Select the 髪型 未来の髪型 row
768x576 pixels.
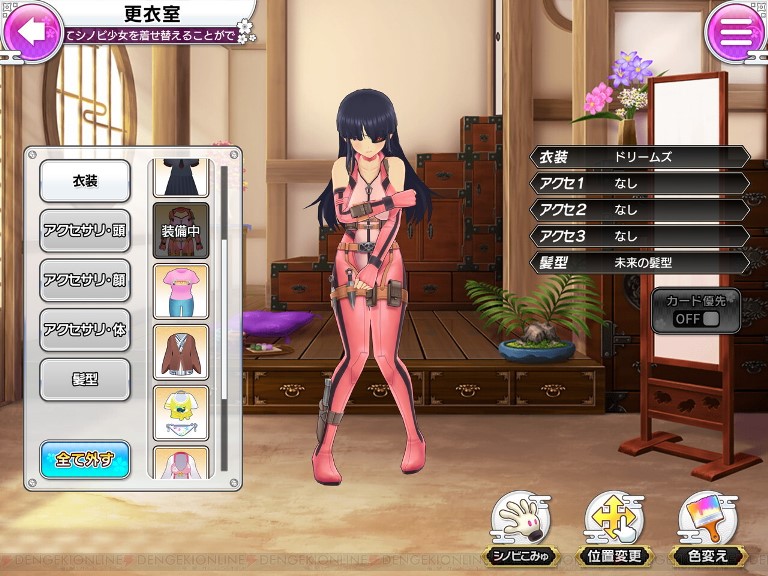pyautogui.click(x=640, y=262)
